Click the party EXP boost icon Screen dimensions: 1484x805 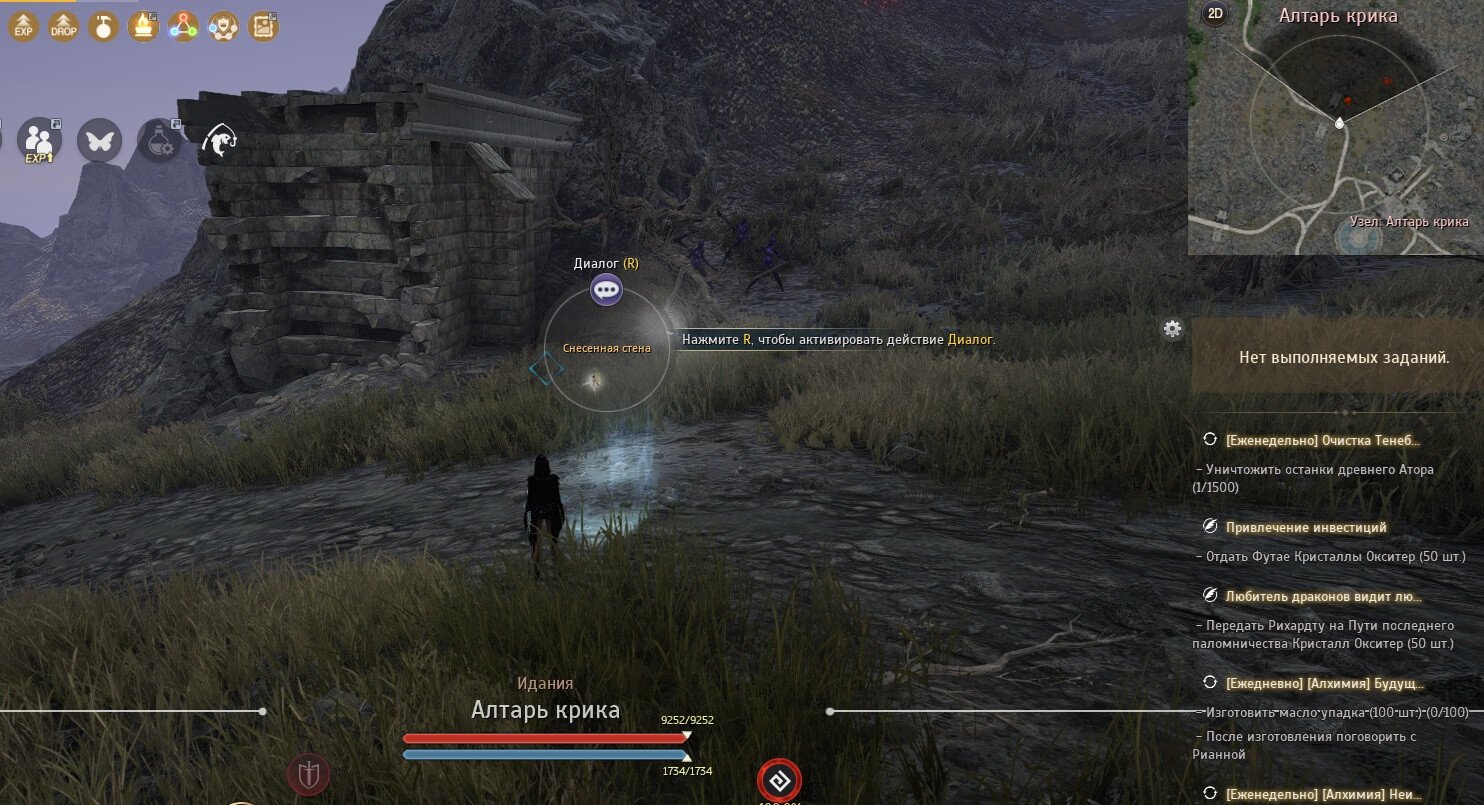coord(39,141)
